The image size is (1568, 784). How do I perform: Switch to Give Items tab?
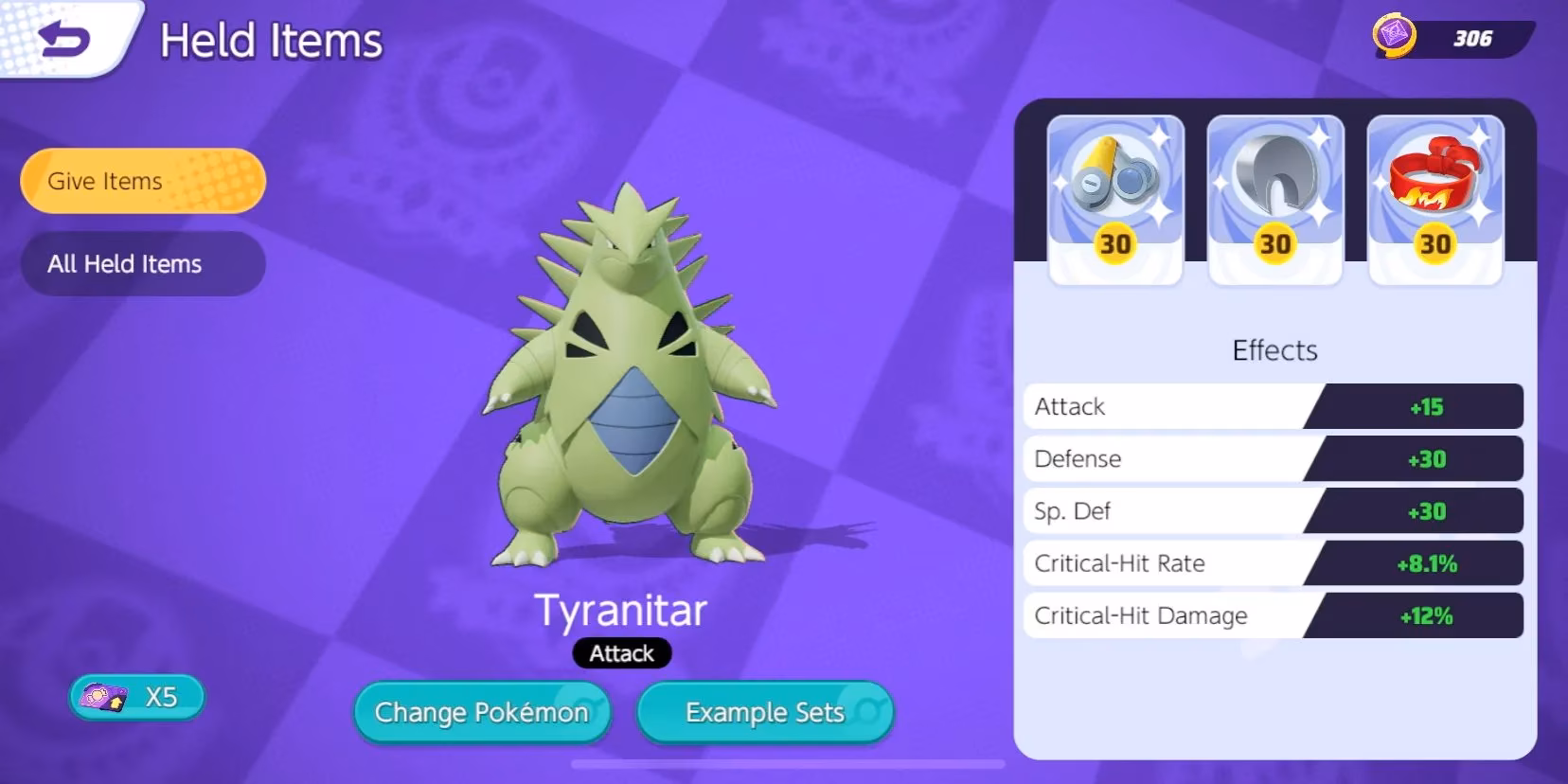pos(142,181)
